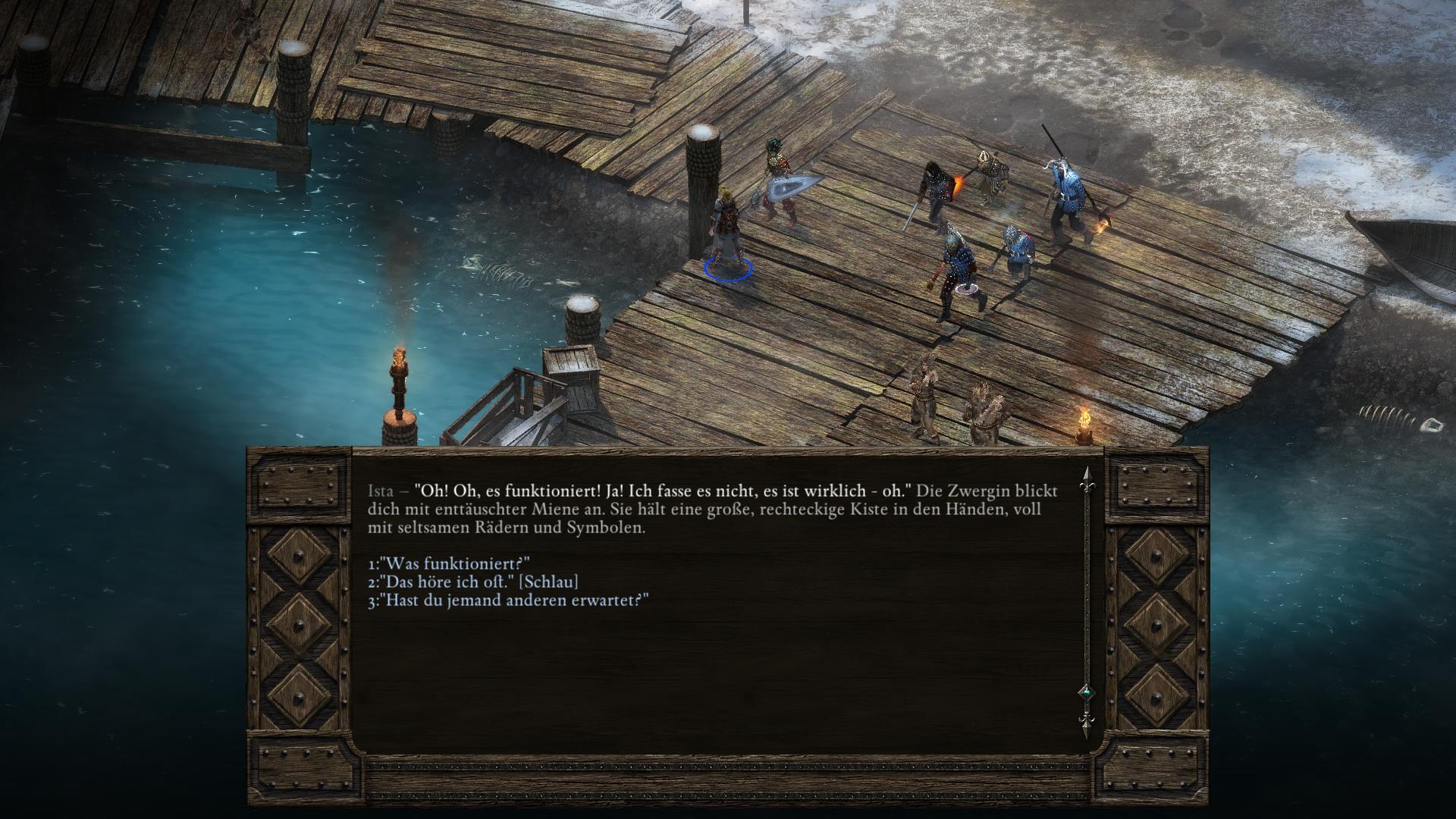Click the dialogue scrollbar gem handle
1456x819 pixels.
click(x=1086, y=692)
